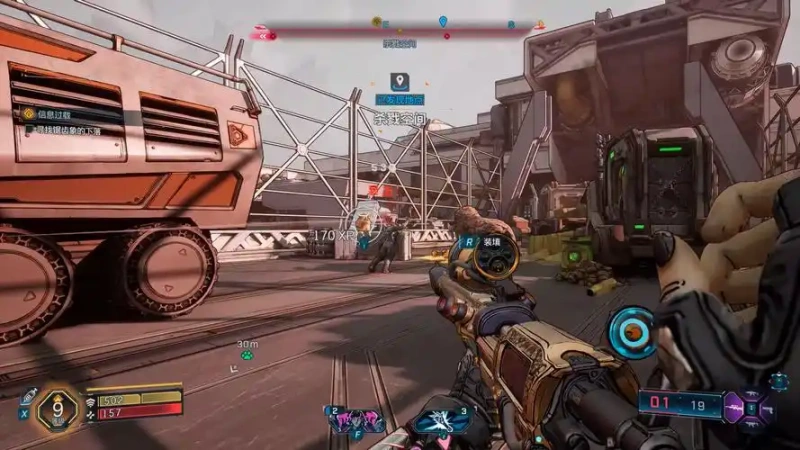Select the level 9 character badge
Screen dimensions: 800x450
pyautogui.click(x=58, y=408)
